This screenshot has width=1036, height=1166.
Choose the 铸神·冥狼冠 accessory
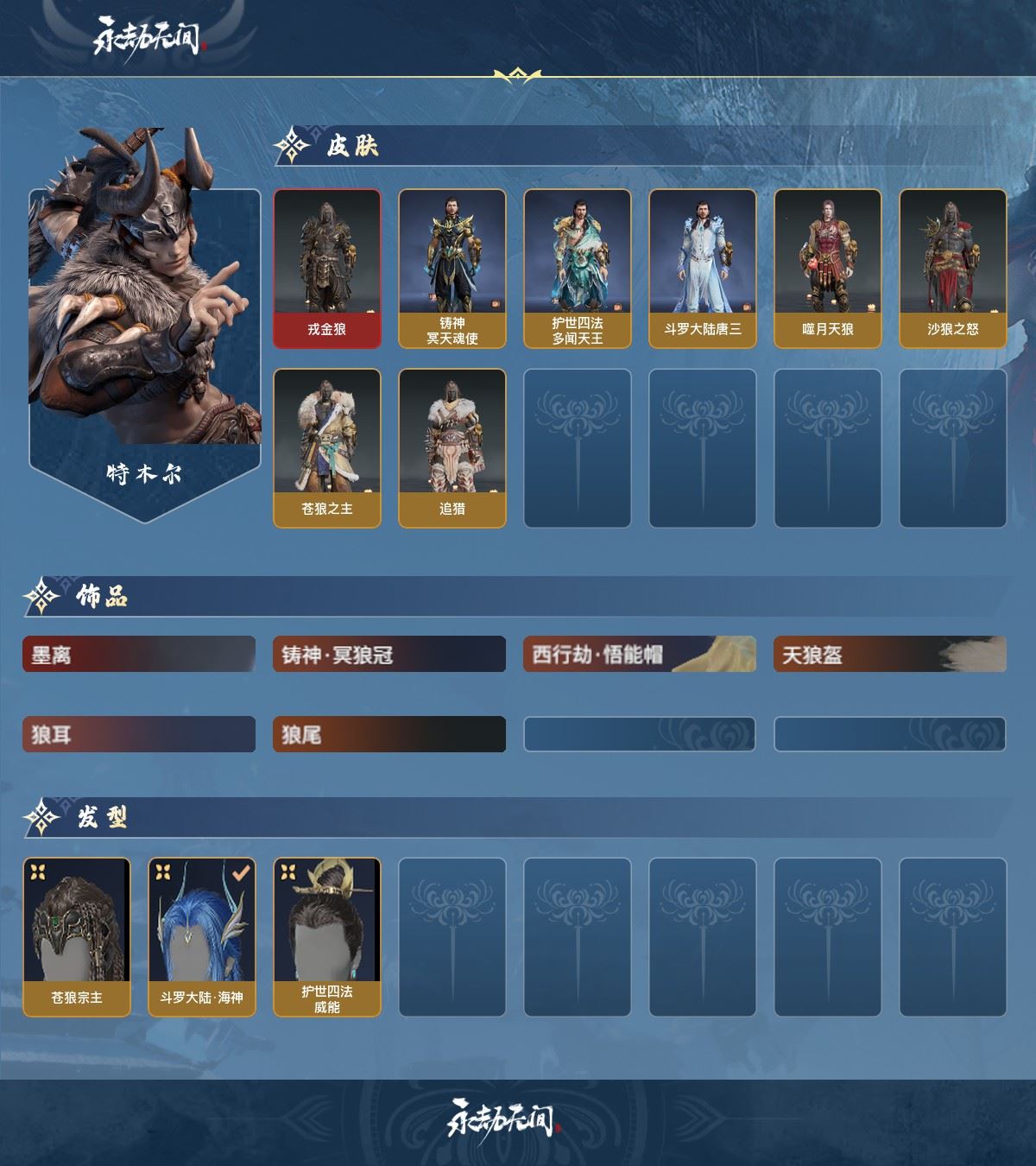coord(389,655)
